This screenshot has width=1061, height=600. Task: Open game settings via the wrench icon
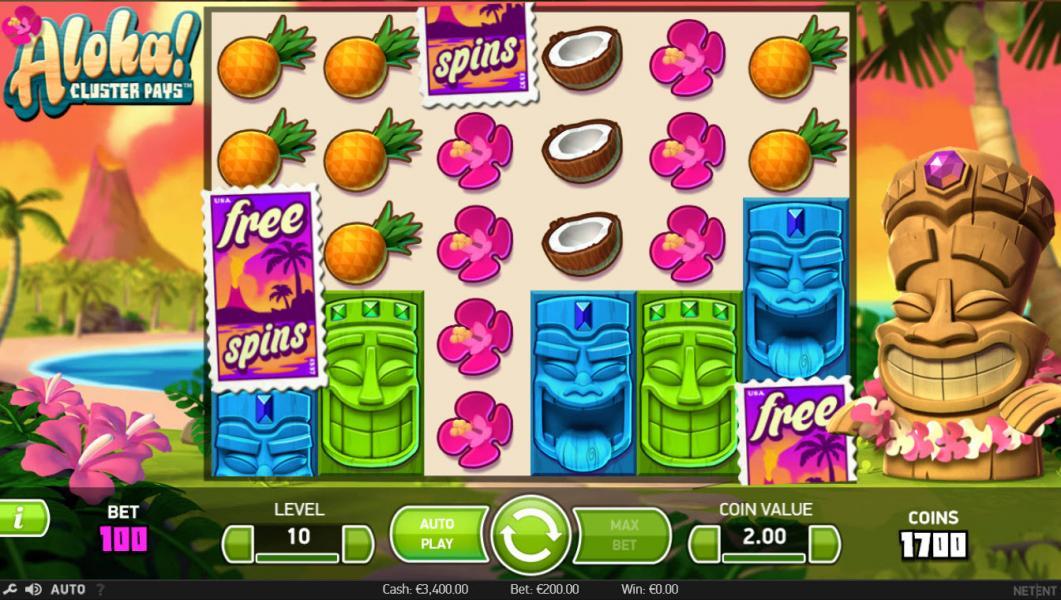pos(10,590)
